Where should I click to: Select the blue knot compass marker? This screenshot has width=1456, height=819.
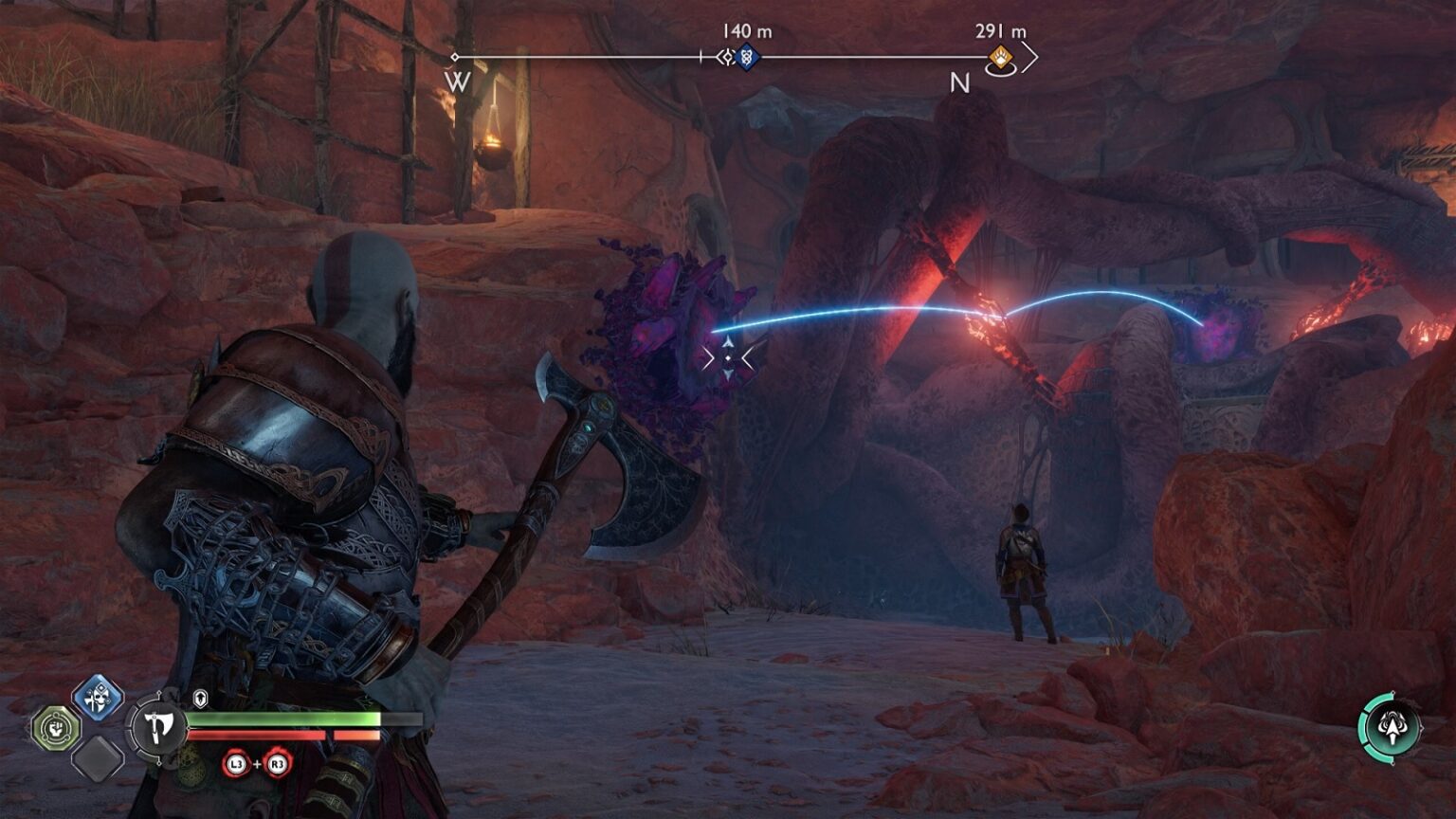coord(746,57)
